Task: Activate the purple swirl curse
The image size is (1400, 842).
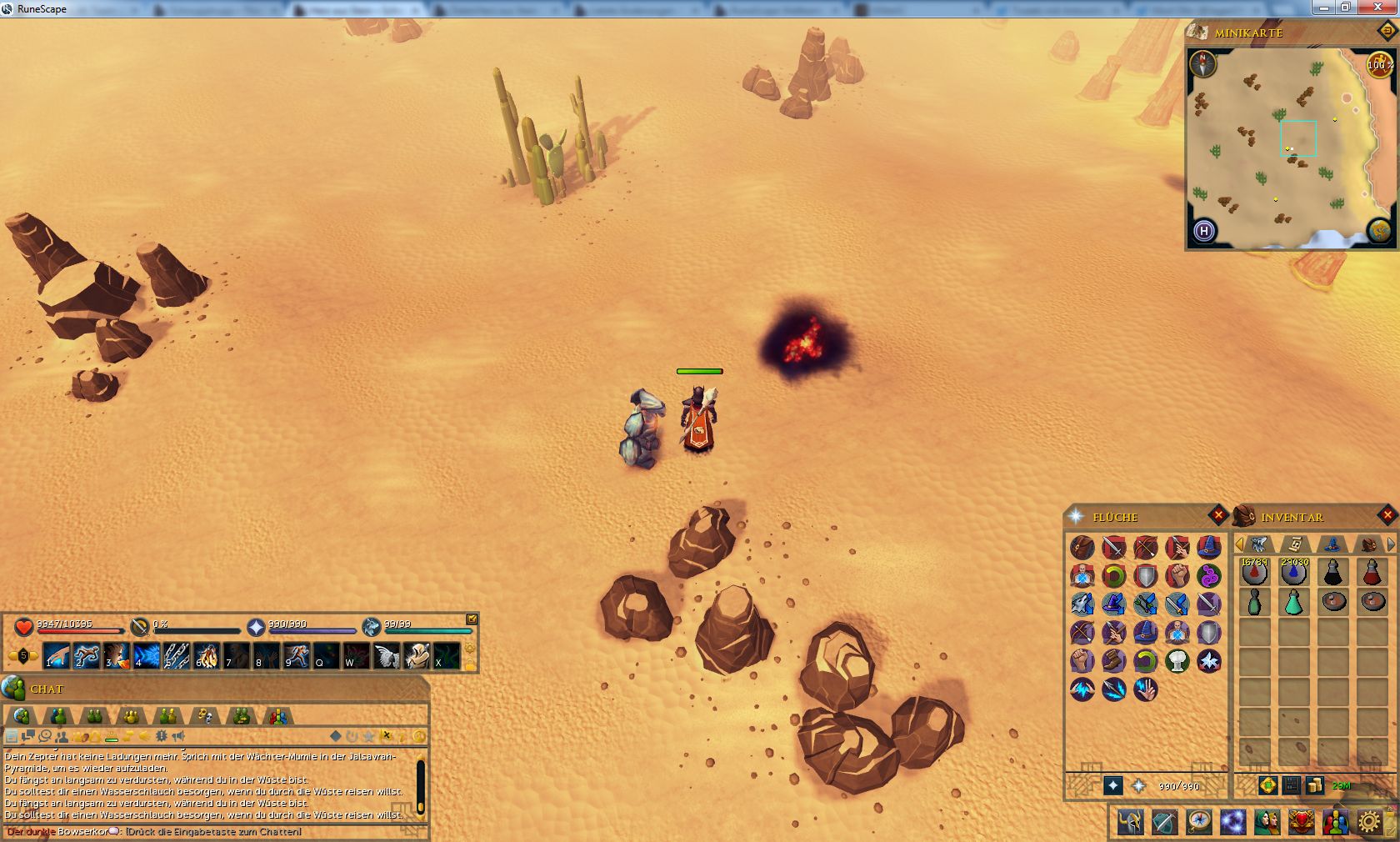Action: [1208, 575]
